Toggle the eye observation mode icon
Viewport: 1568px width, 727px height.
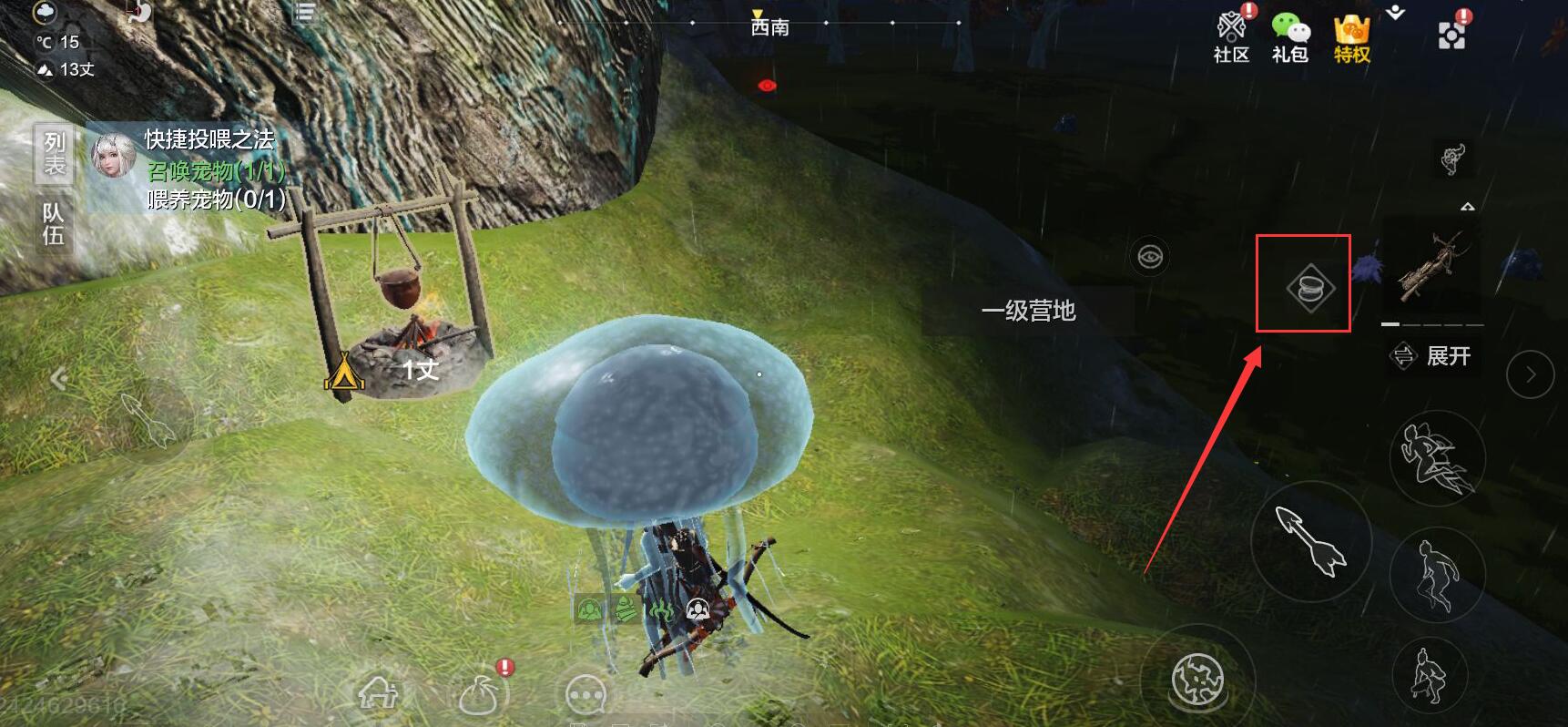point(1150,256)
